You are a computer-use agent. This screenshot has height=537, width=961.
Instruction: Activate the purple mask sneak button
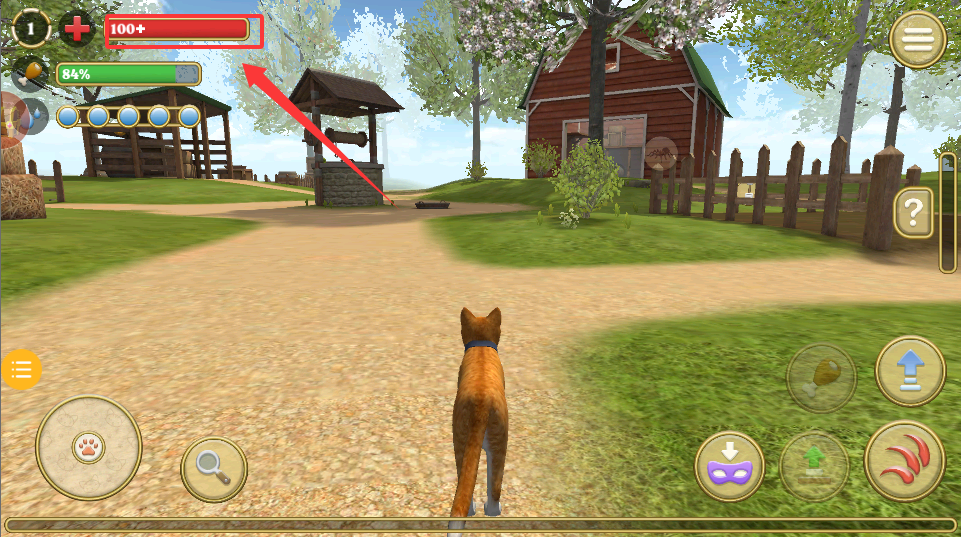click(730, 467)
